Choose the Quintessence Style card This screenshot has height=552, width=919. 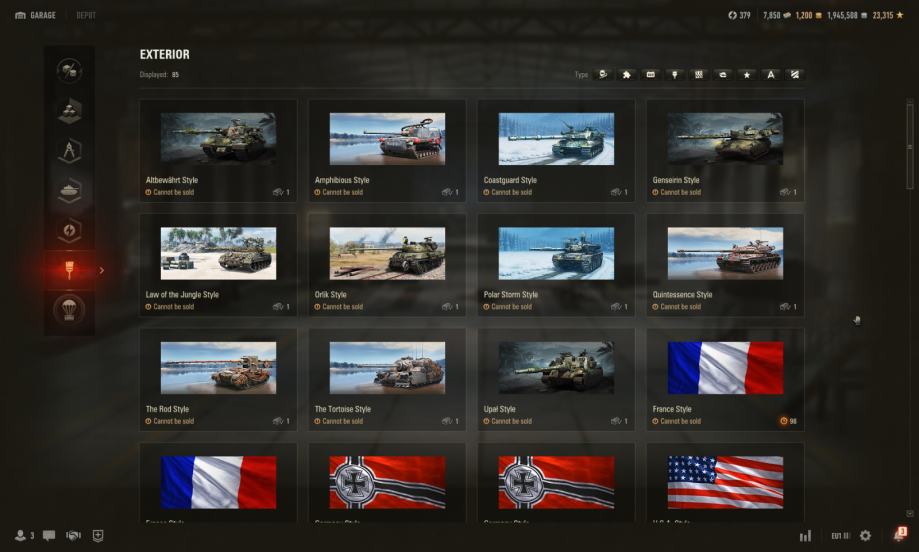(x=725, y=264)
